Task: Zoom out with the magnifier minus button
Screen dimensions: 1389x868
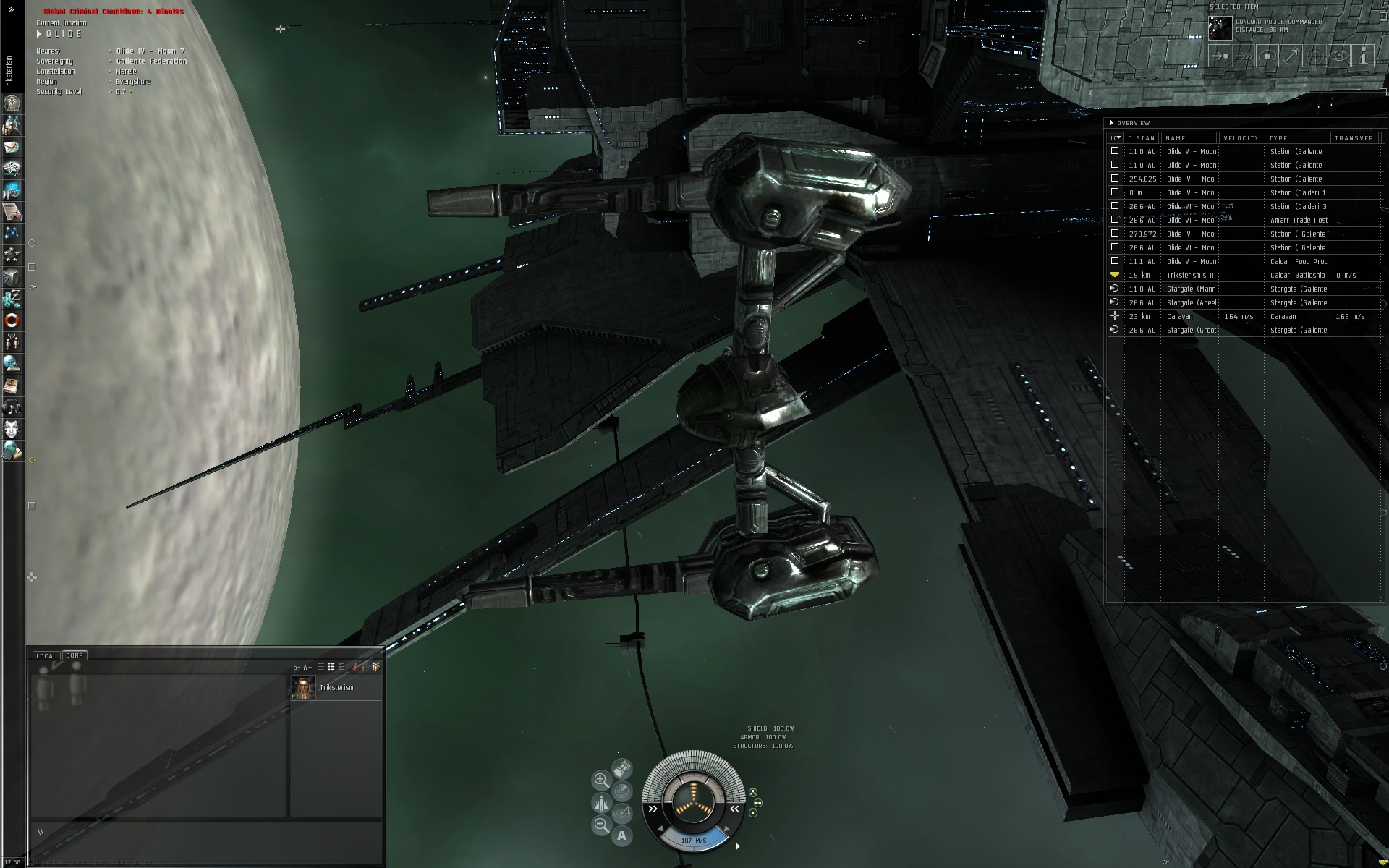Action: pyautogui.click(x=600, y=825)
